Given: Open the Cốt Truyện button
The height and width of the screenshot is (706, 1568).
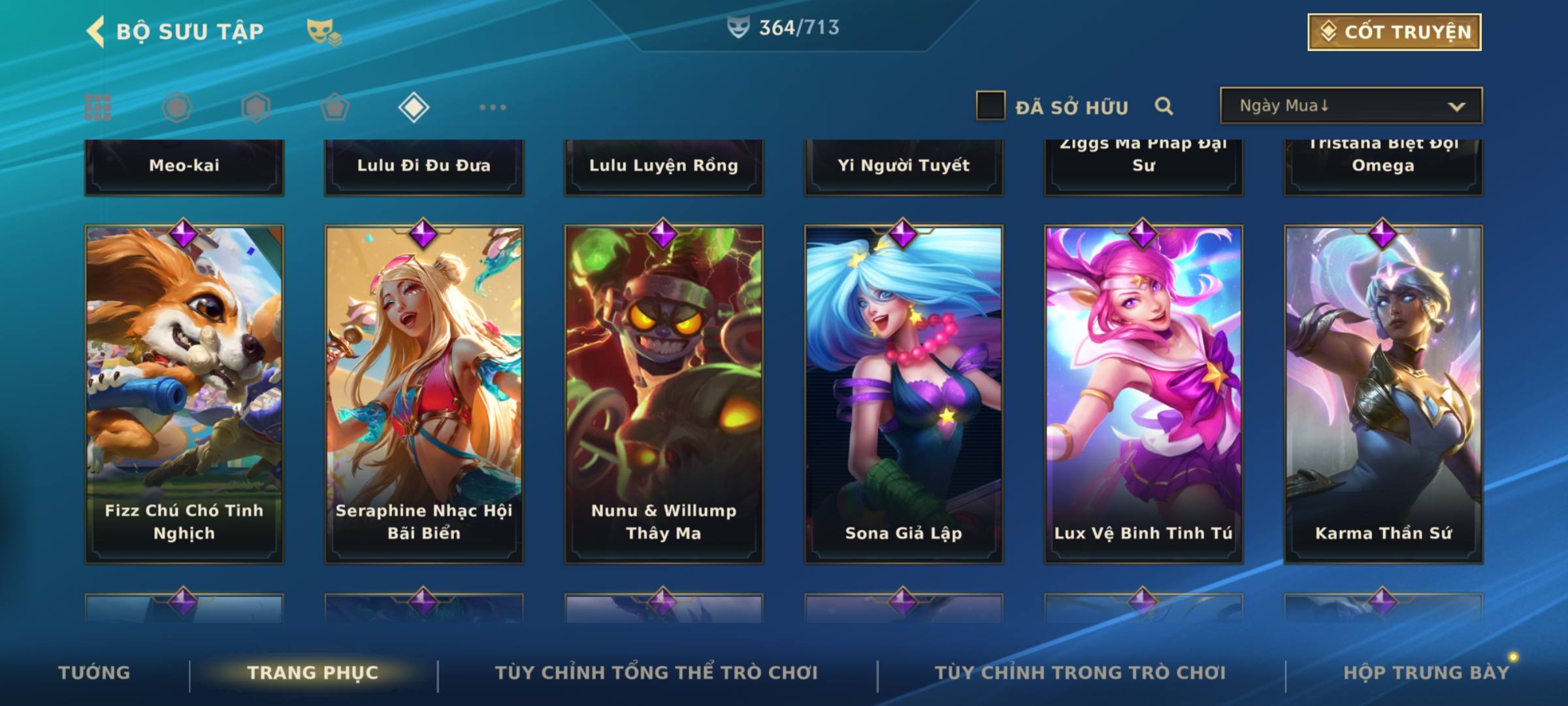Looking at the screenshot, I should [1394, 31].
